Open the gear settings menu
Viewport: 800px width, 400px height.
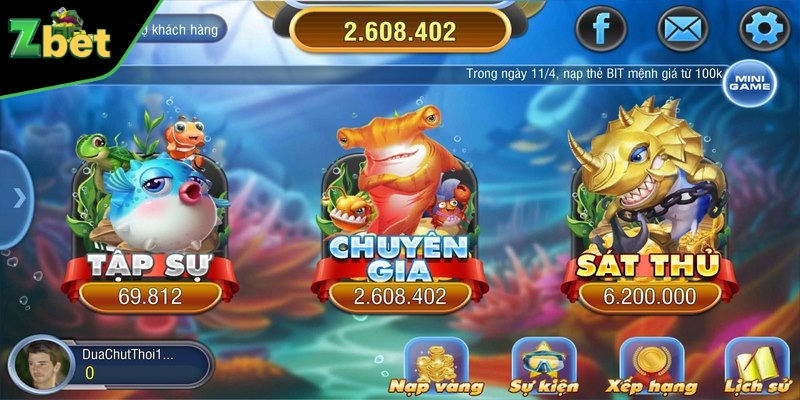(763, 28)
